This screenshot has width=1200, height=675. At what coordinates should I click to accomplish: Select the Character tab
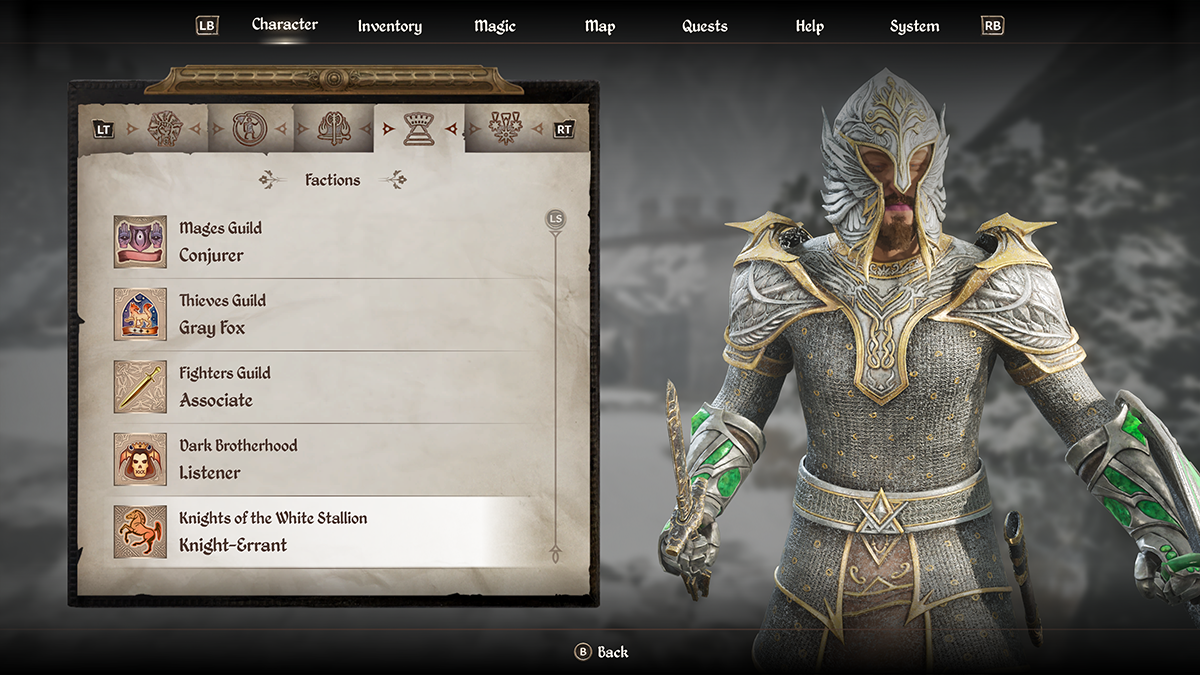click(285, 24)
